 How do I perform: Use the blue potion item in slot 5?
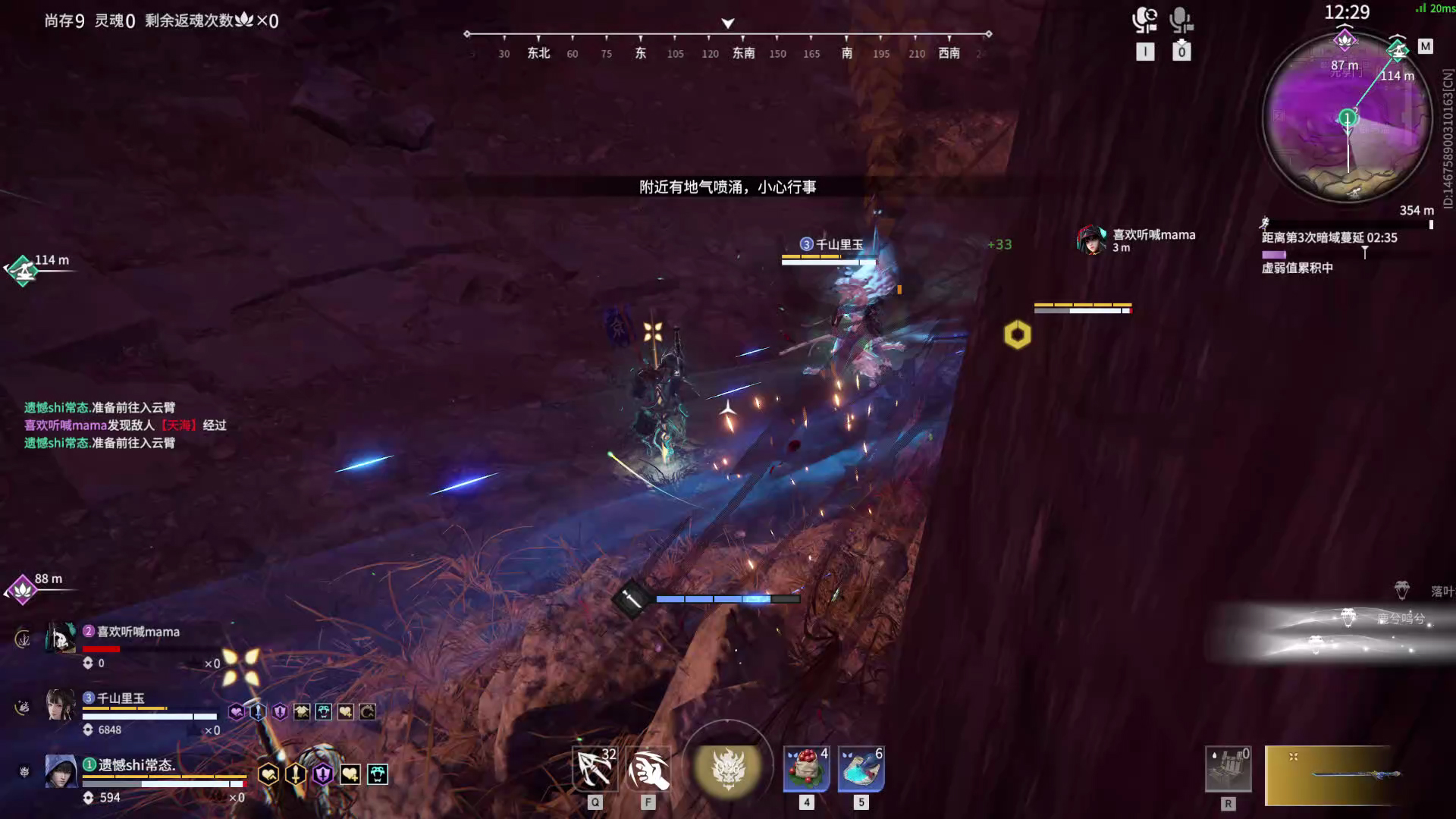click(861, 768)
